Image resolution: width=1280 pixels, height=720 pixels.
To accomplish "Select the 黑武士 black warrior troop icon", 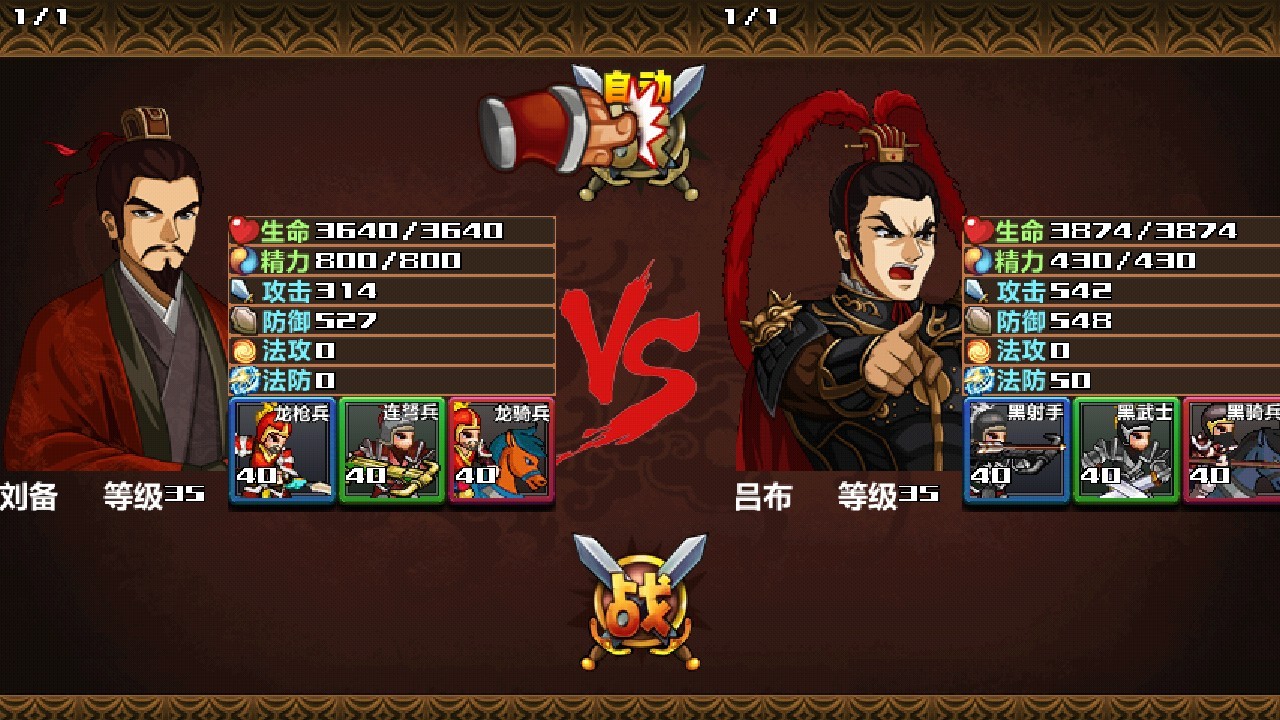I will click(x=1125, y=450).
